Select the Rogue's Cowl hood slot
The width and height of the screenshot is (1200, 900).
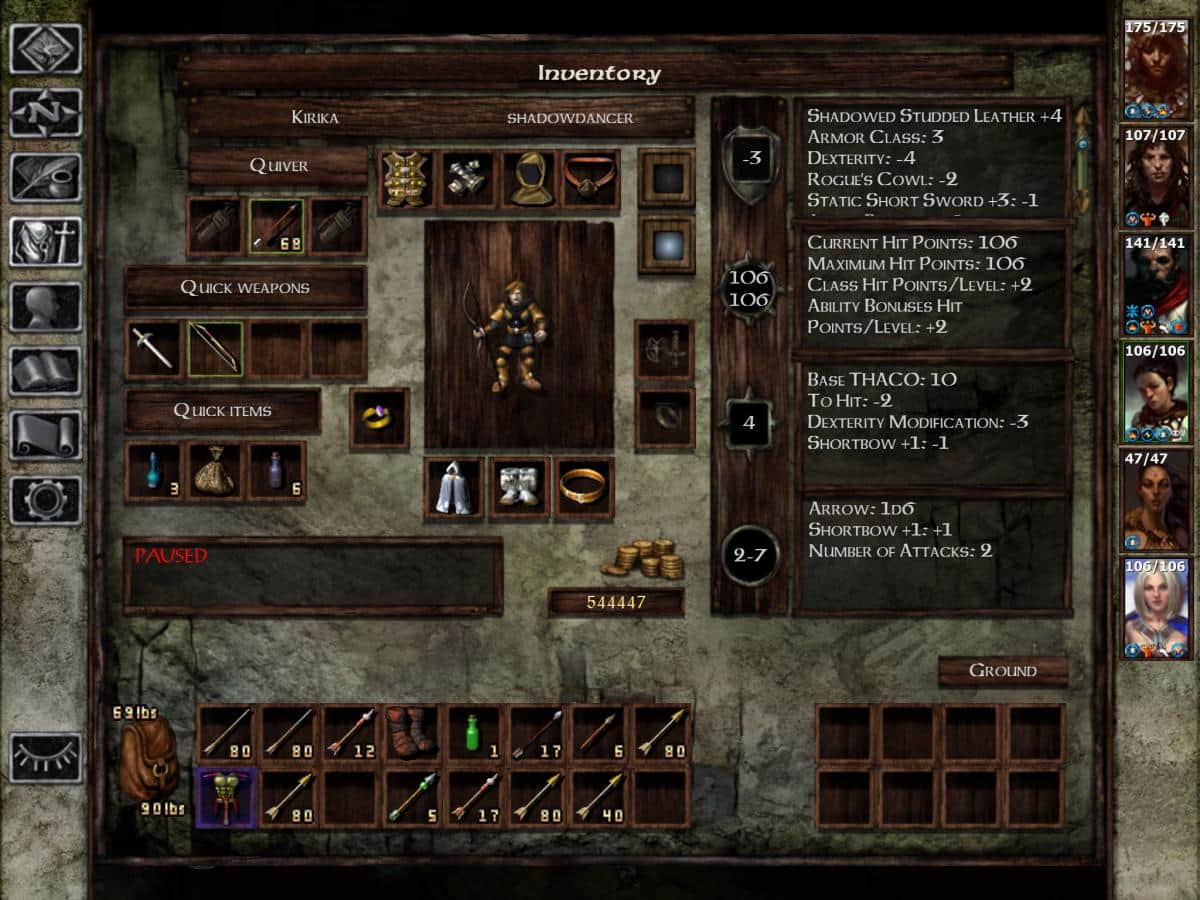tap(528, 180)
